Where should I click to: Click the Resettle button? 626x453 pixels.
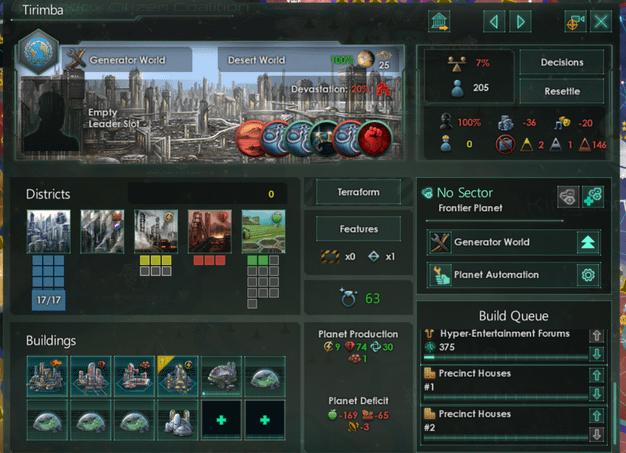pyautogui.click(x=562, y=91)
